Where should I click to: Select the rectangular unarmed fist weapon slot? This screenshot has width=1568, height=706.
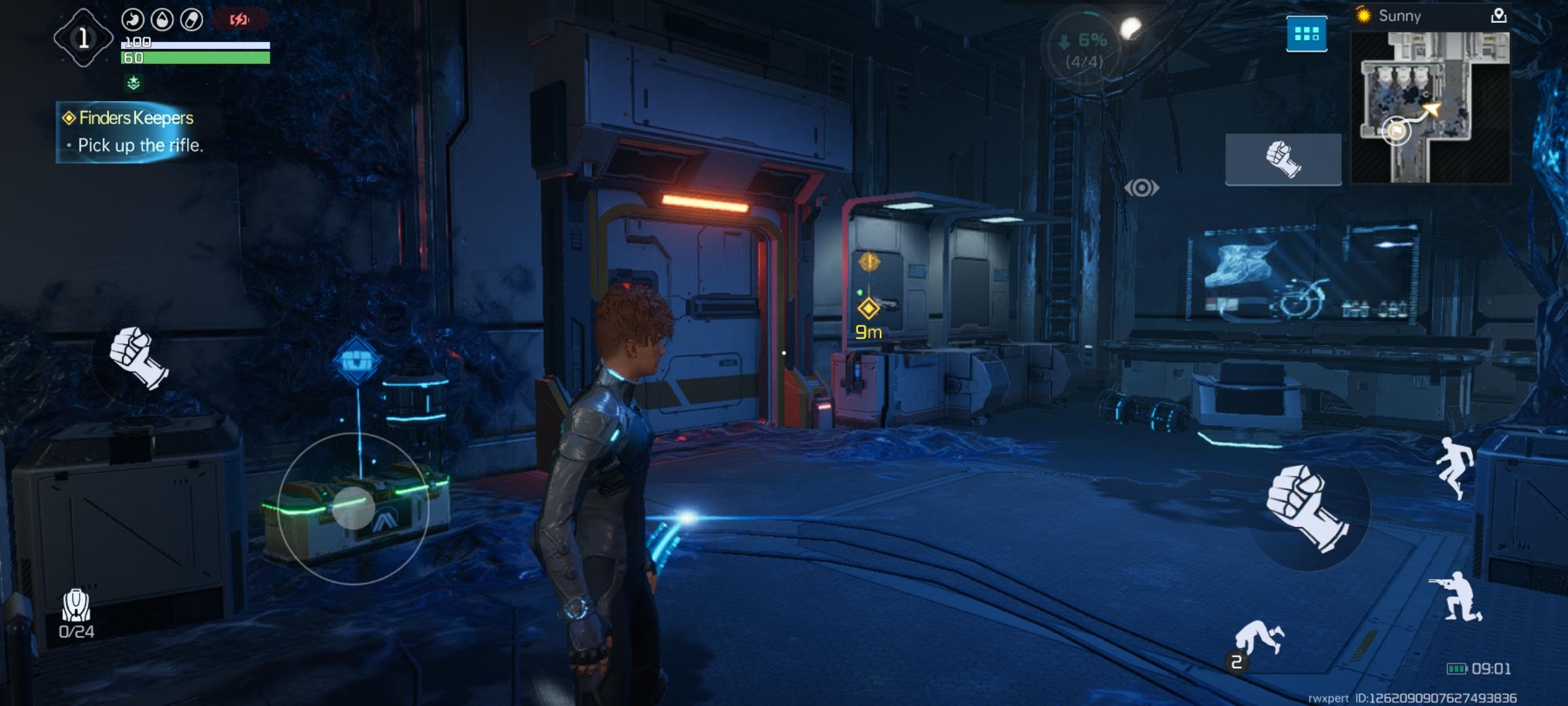point(1282,160)
